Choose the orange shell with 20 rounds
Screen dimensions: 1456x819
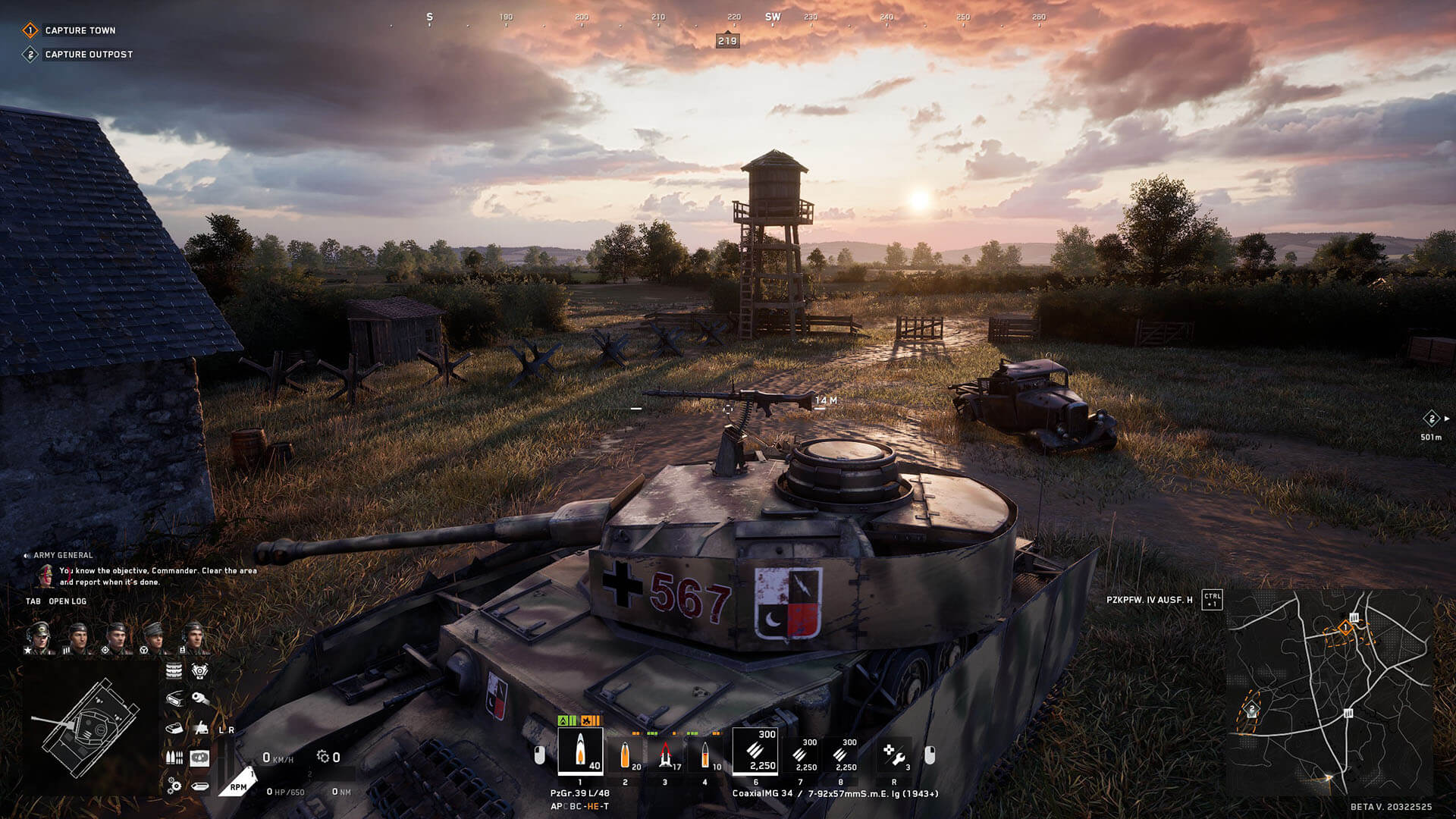(x=626, y=755)
